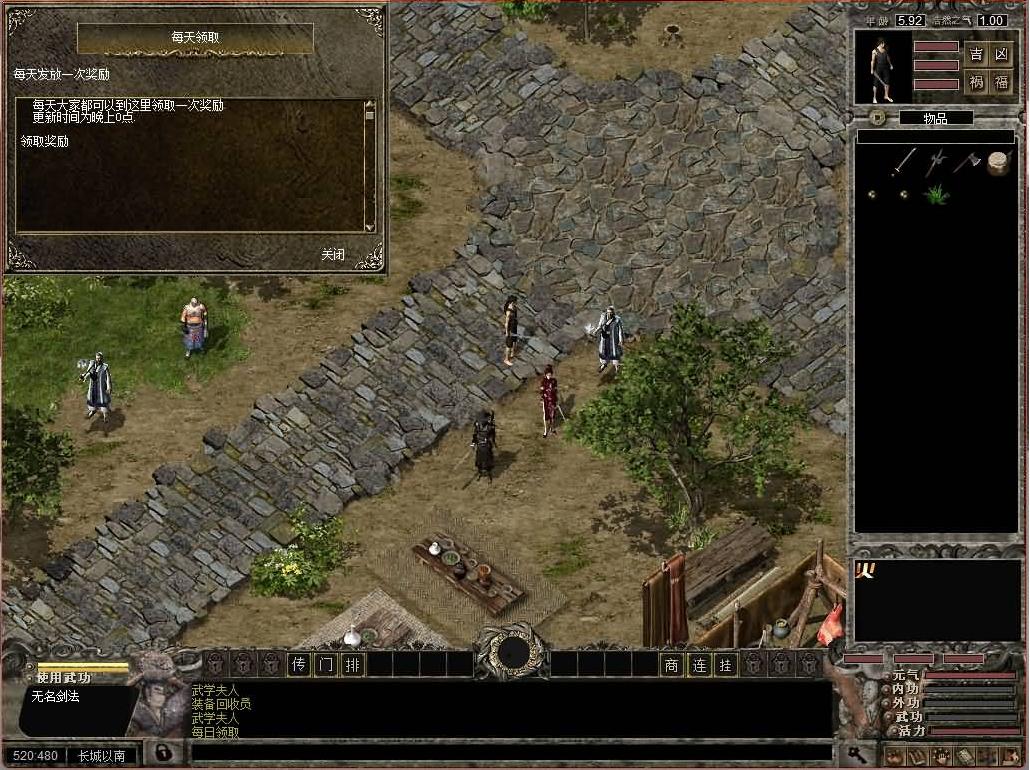1030x770 pixels.
Task: Select the sword in the inventory
Action: pos(904,162)
